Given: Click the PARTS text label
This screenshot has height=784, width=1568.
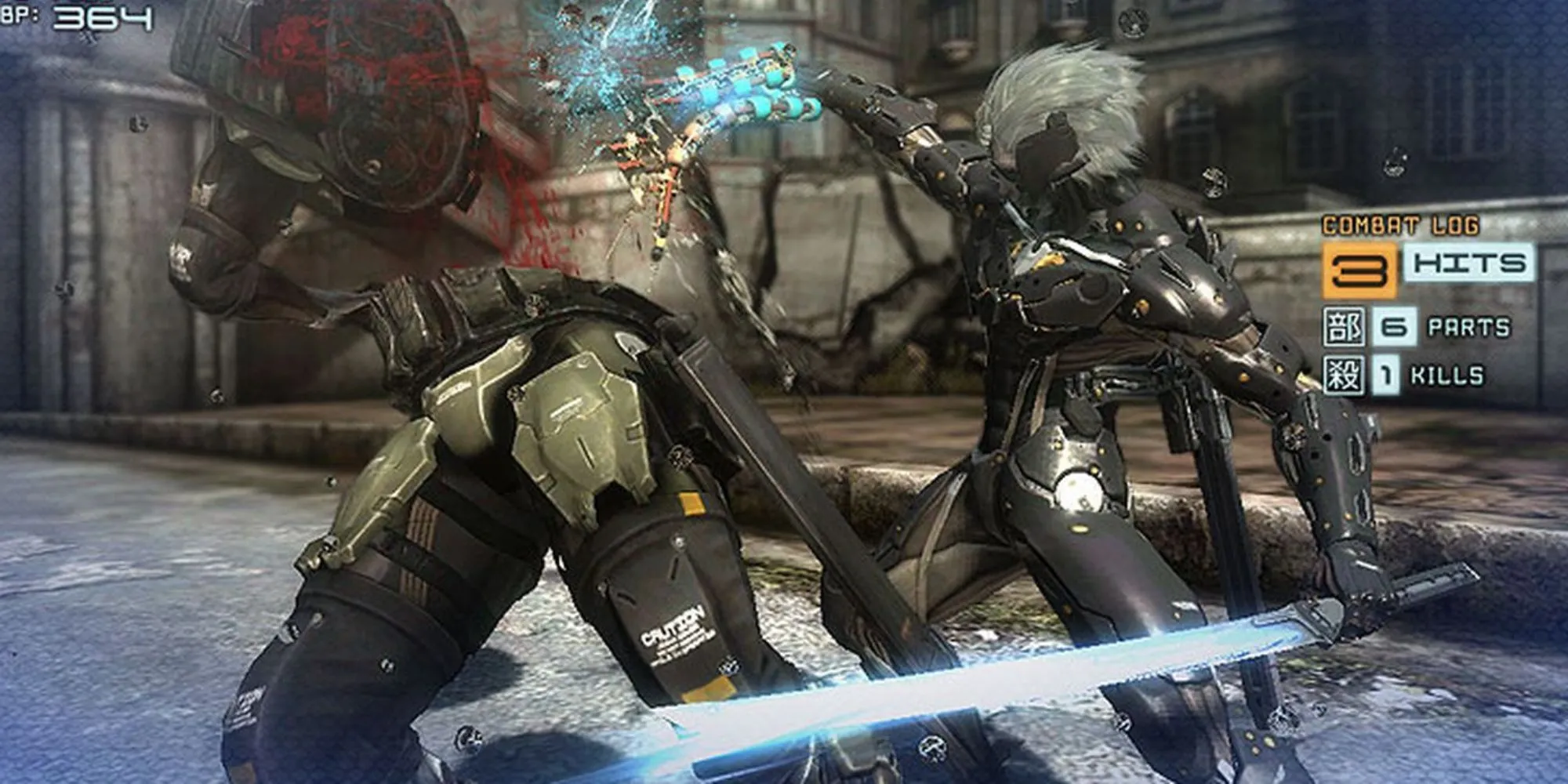Looking at the screenshot, I should click(1470, 325).
